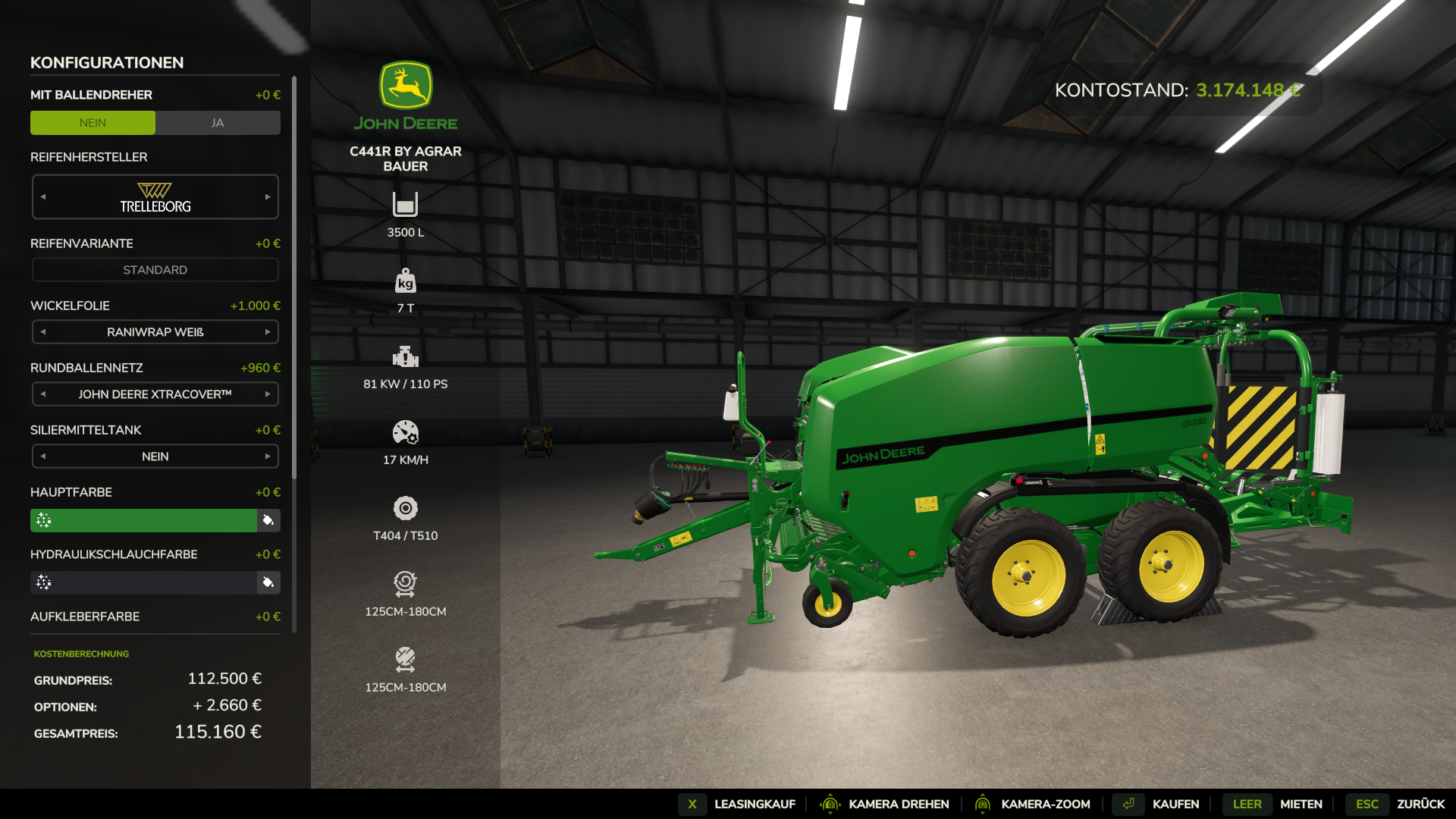Open the green Hauptfarbe color picker
This screenshot has height=819, width=1456.
click(x=144, y=520)
